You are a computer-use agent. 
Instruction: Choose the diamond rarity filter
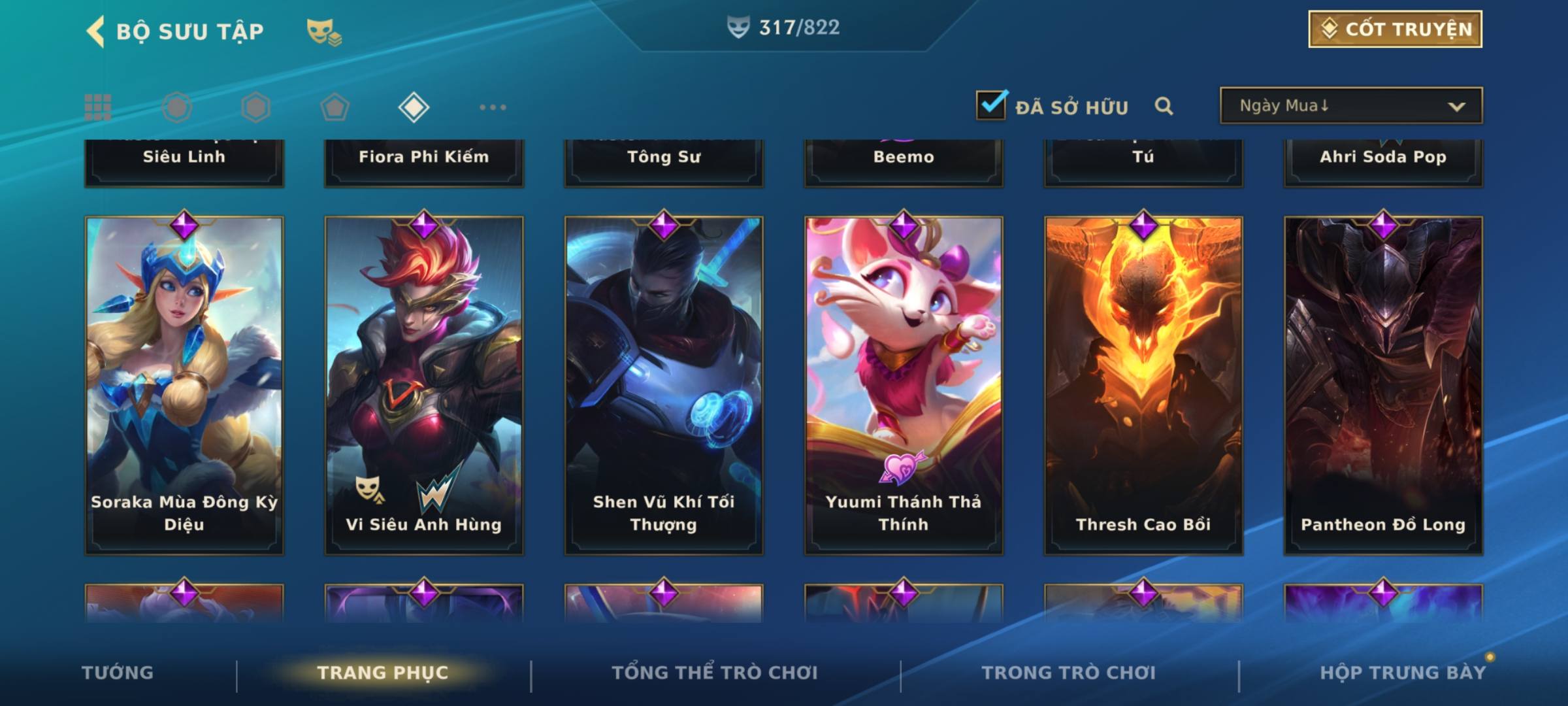click(x=414, y=107)
